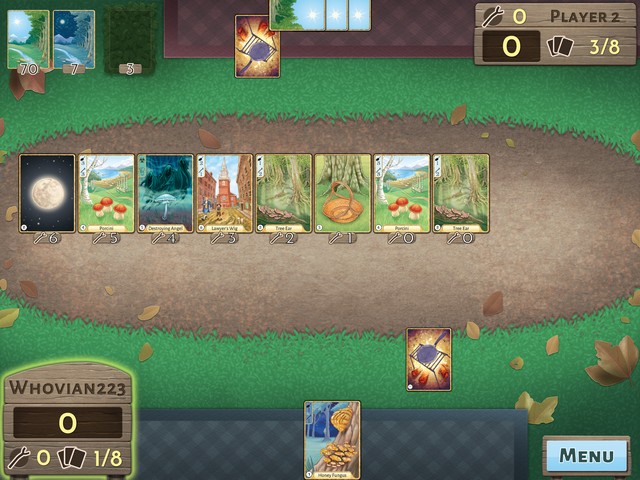Take the Tree Ear card costing 2 sticks
The image size is (640, 480).
[x=284, y=193]
